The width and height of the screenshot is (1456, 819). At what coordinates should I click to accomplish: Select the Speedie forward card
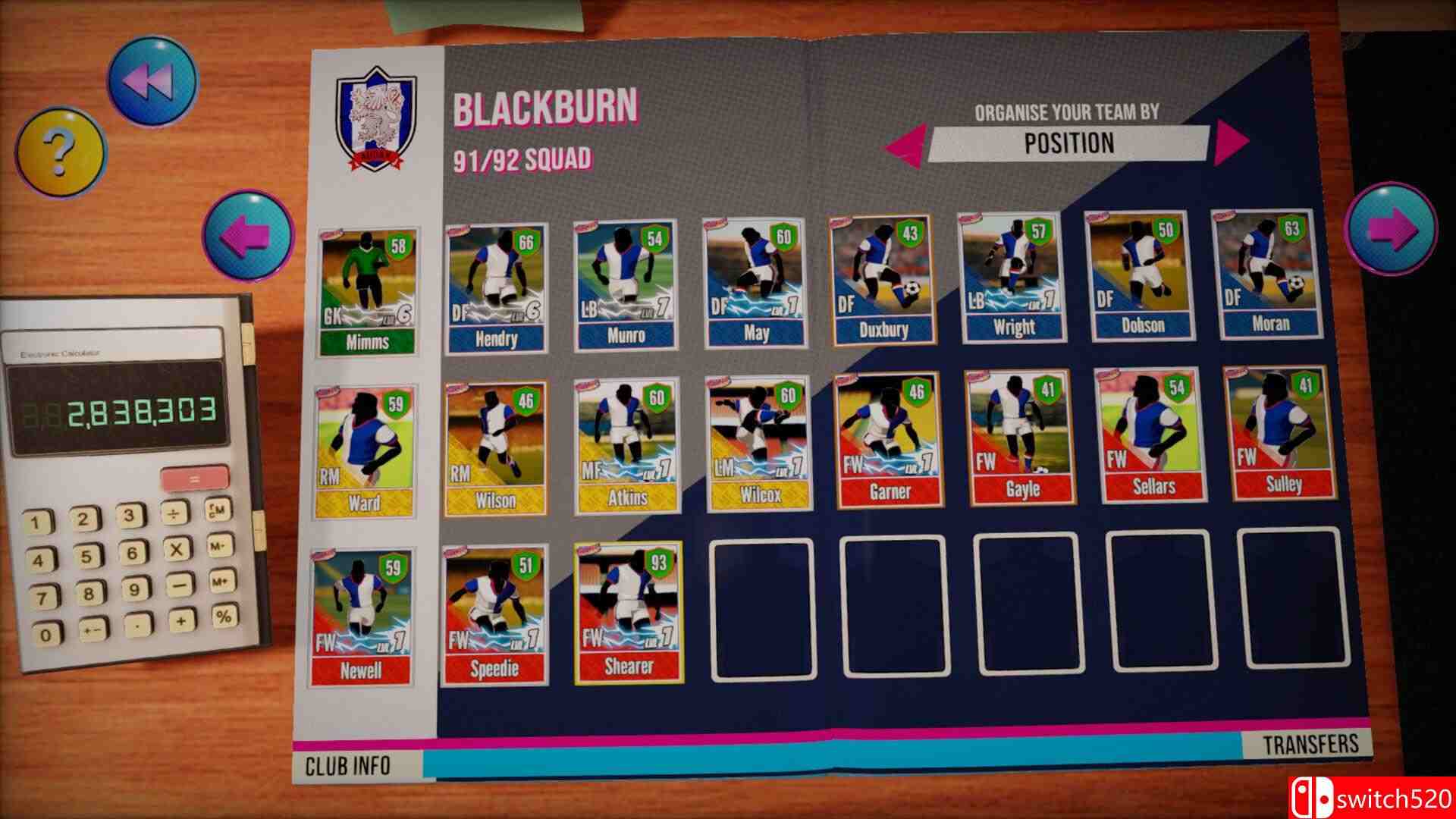495,614
